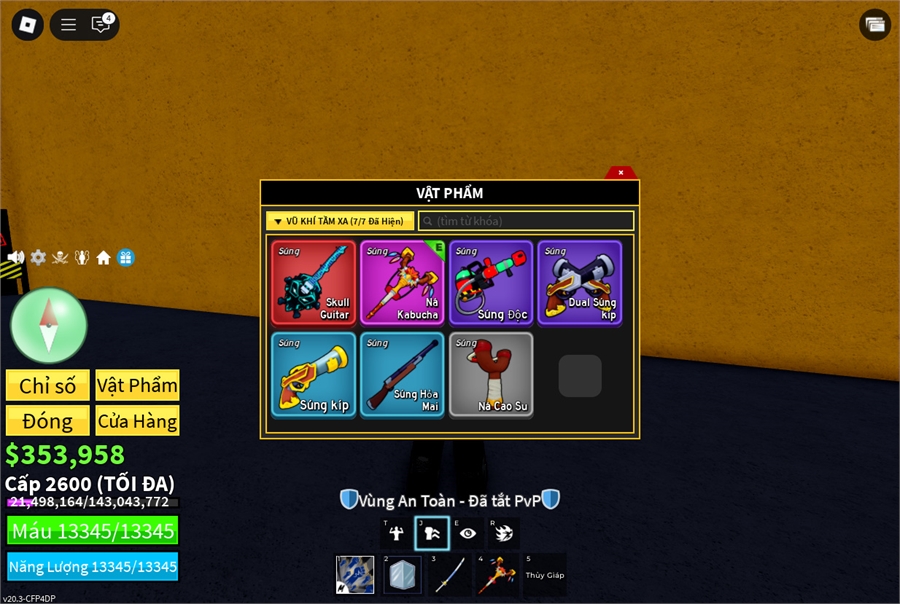Choose the Ná Kabucha weapon
Image resolution: width=900 pixels, height=604 pixels.
pos(402,282)
